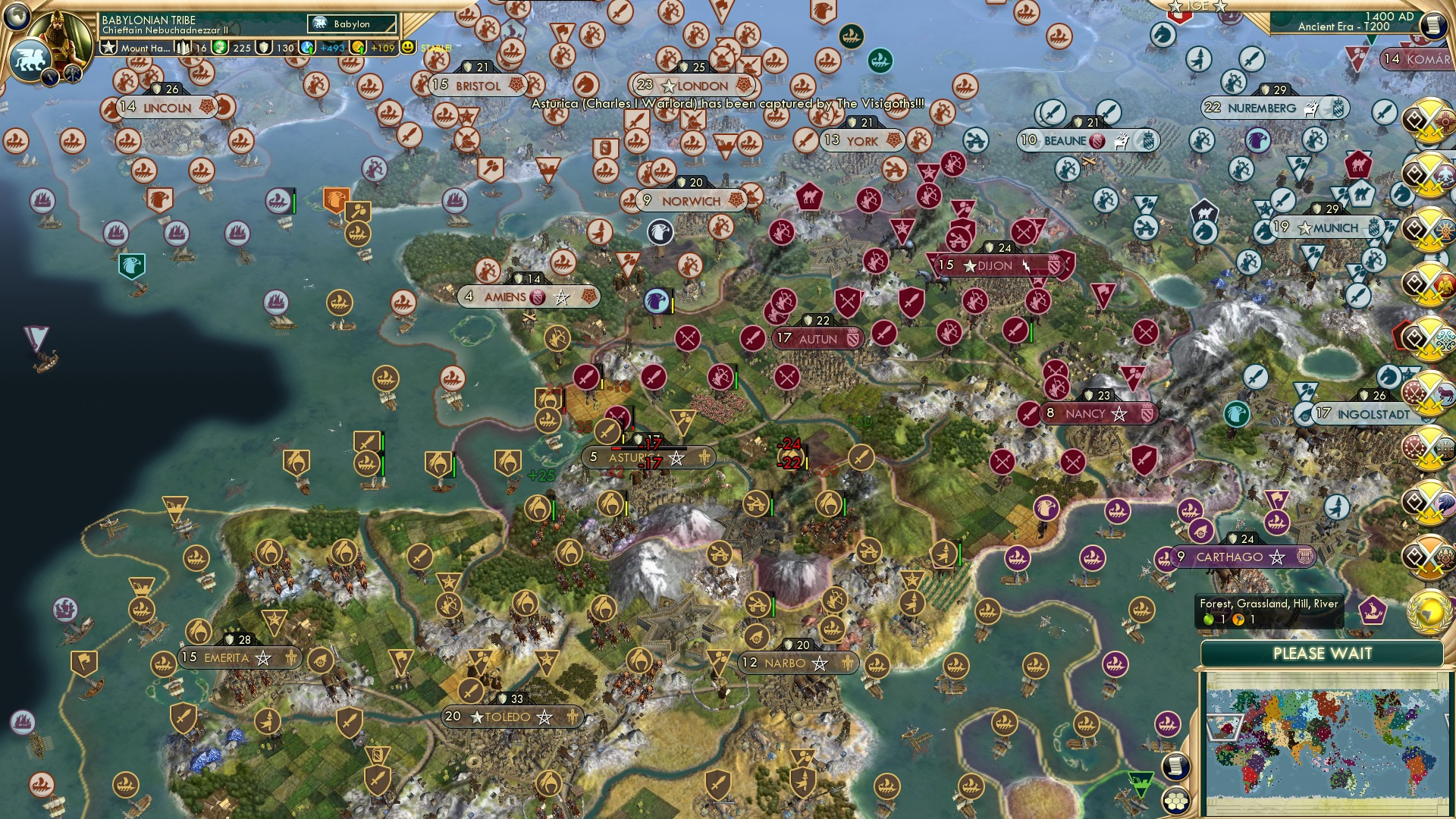Toggle the globe view button top-left

click(x=17, y=15)
